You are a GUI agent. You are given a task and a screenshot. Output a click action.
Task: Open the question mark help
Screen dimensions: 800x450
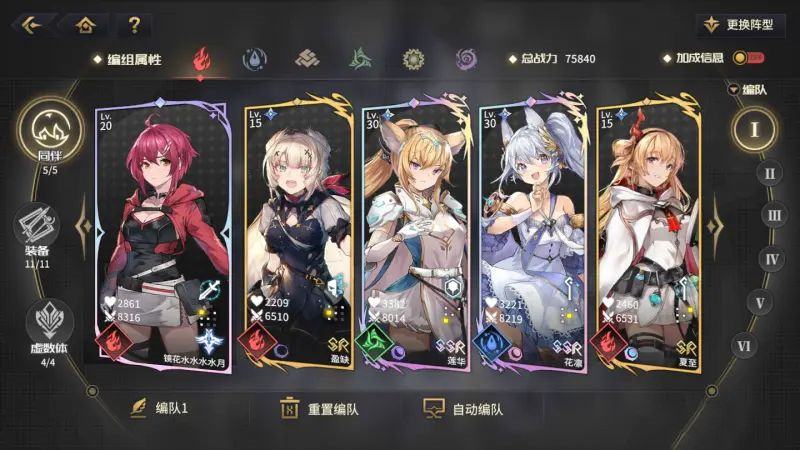(133, 24)
